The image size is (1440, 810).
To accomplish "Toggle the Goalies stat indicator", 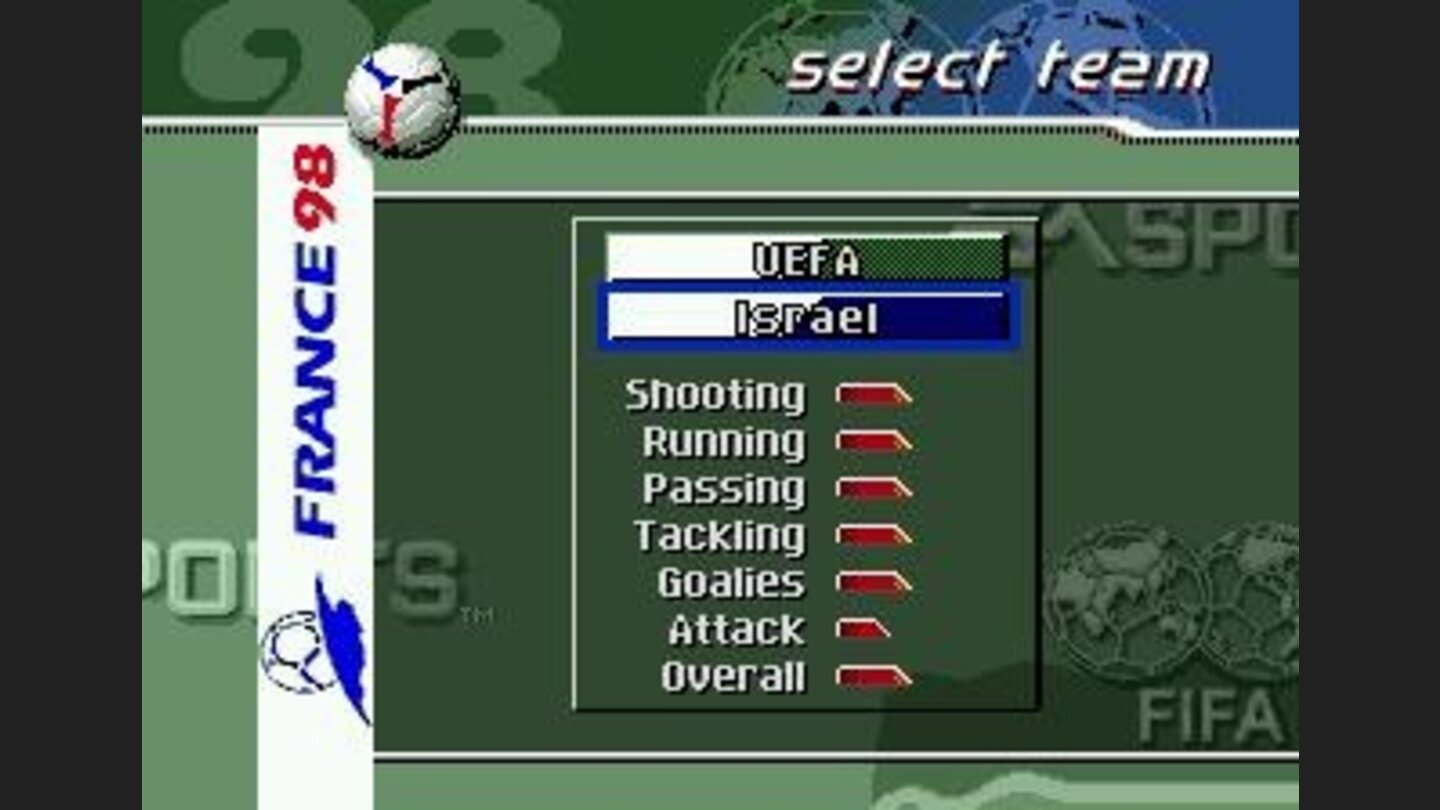I will 872,582.
